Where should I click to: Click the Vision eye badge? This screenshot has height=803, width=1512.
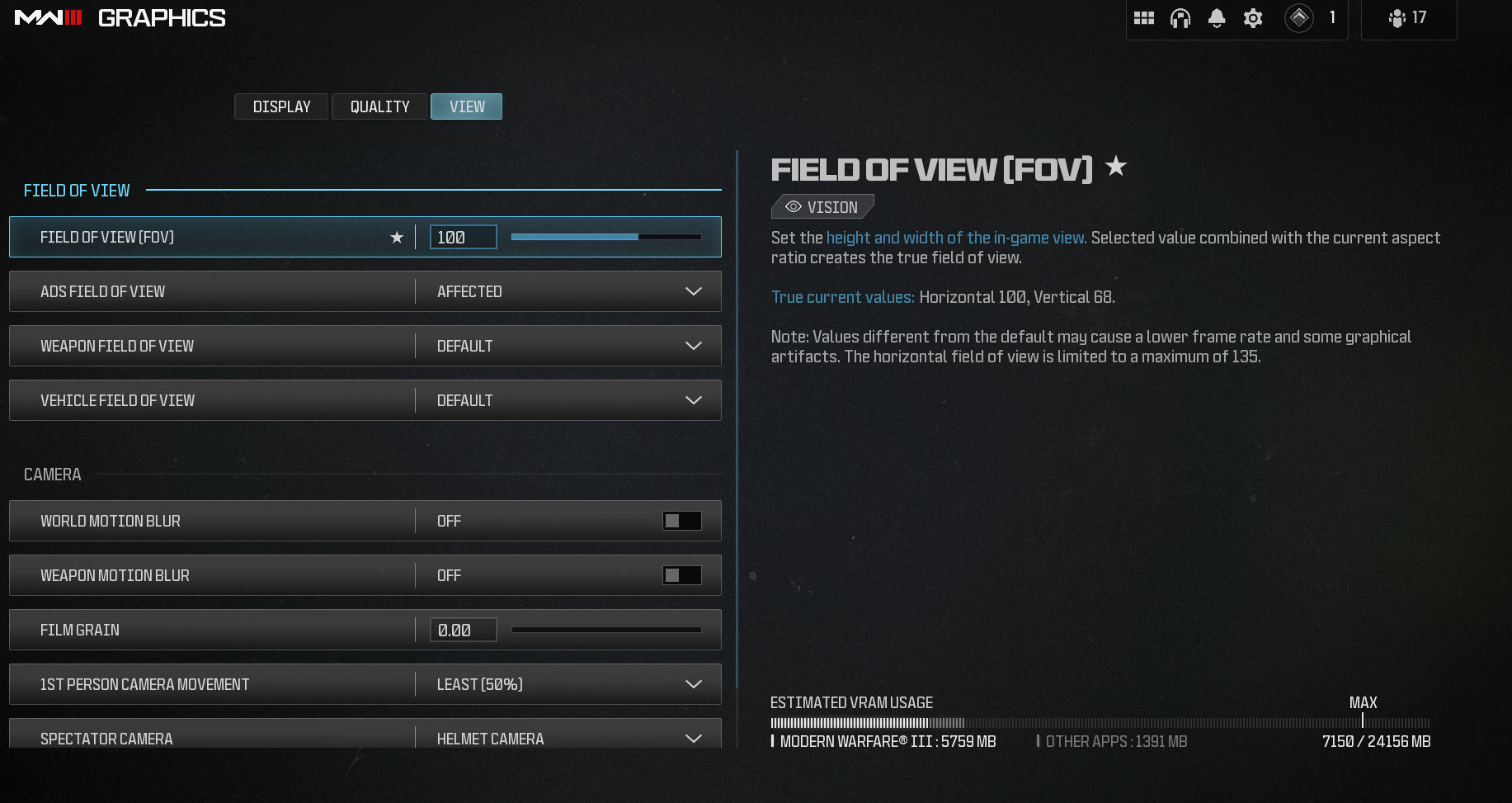coord(822,206)
